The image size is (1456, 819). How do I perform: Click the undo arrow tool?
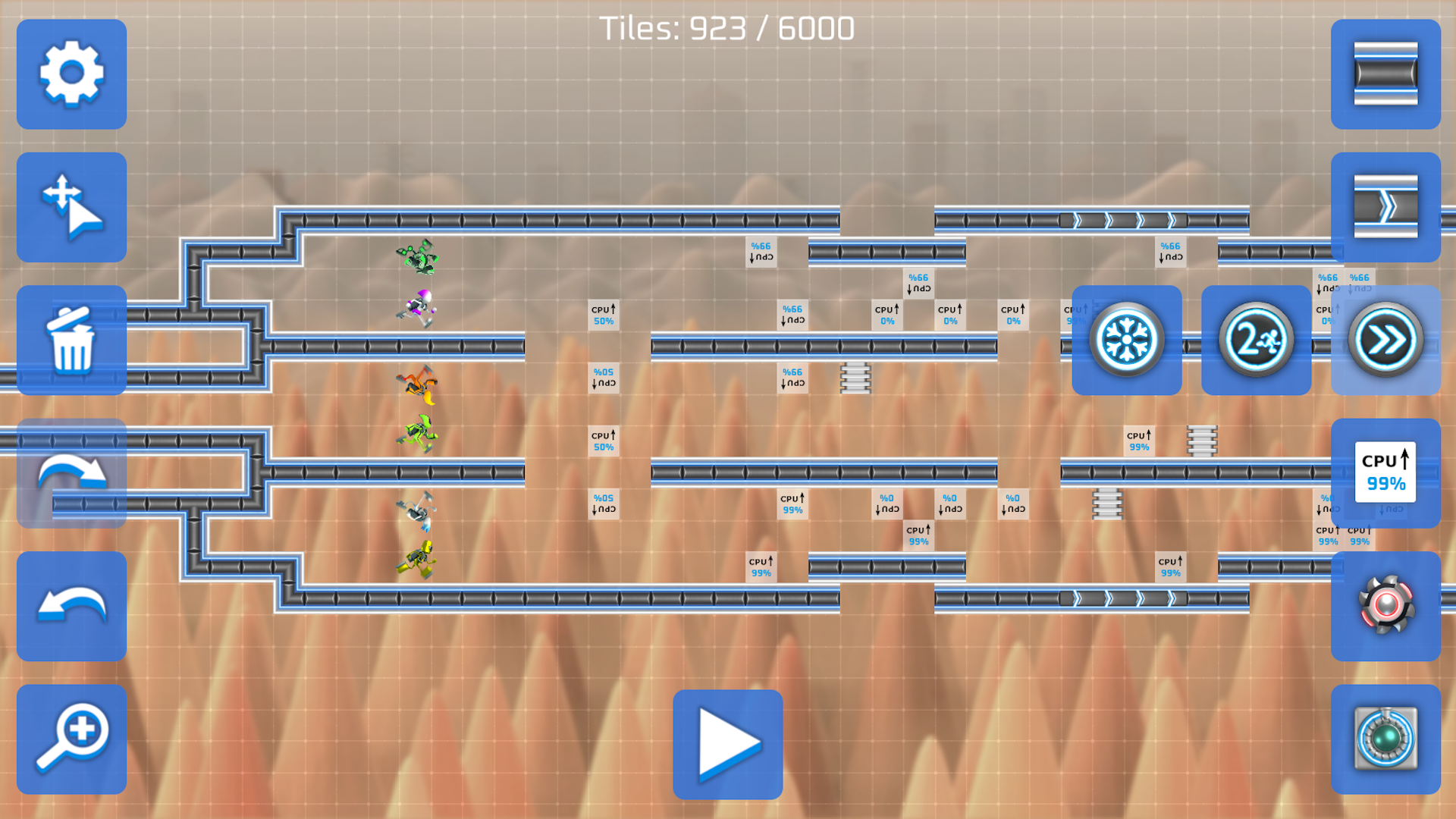[x=71, y=604]
